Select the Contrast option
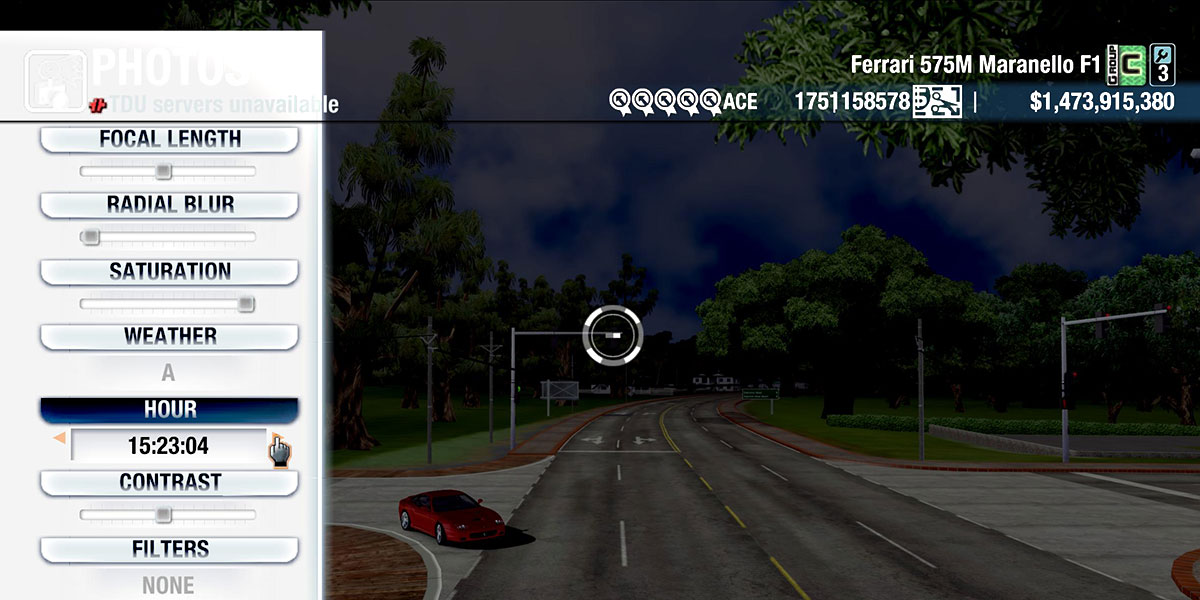Screen dimensions: 1200x600 point(169,483)
